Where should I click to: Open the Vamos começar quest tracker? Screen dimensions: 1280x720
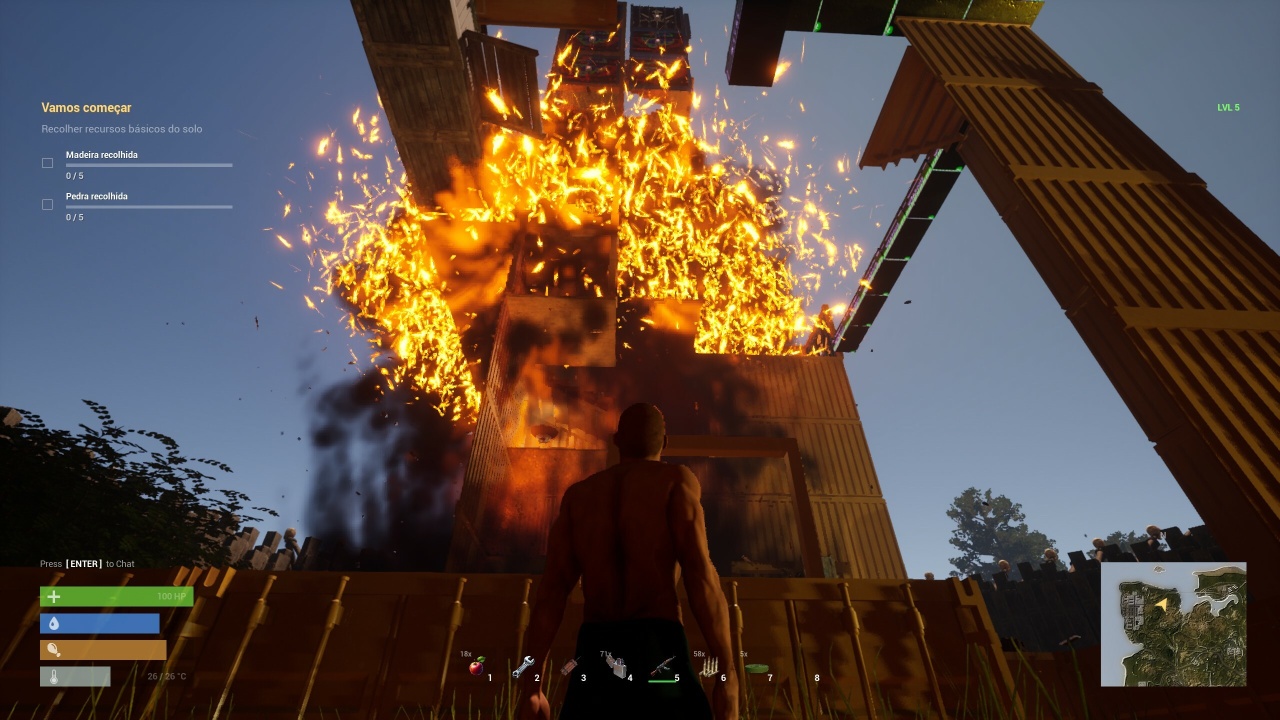[86, 108]
